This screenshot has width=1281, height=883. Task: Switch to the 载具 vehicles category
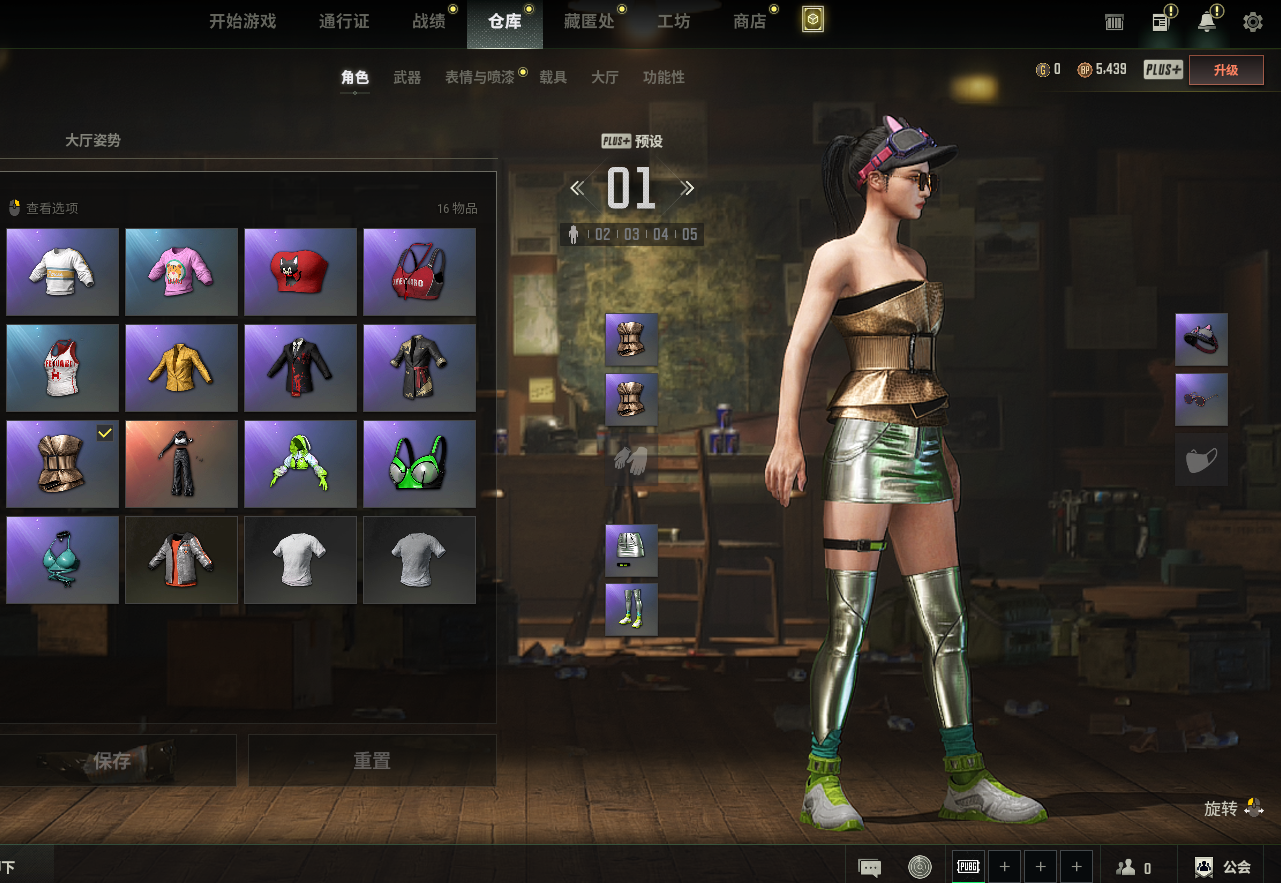(553, 77)
